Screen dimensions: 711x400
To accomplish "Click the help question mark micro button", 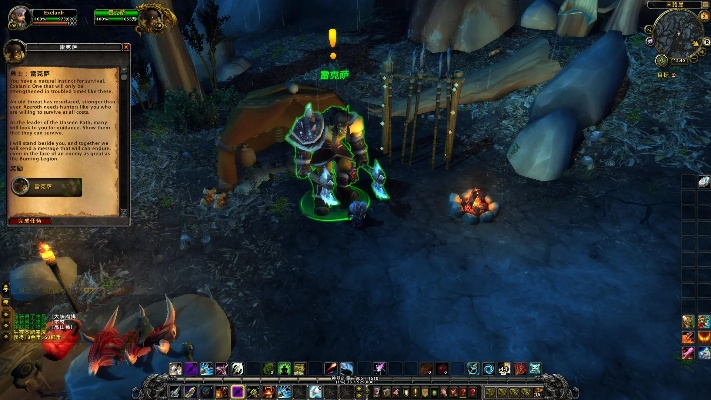I will 474,391.
